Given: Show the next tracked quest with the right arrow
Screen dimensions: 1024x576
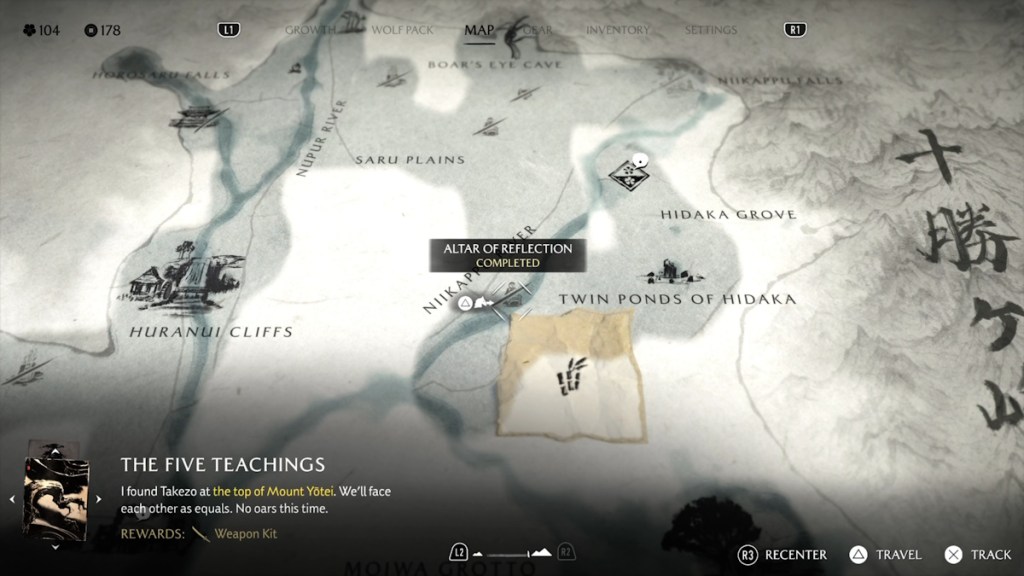Looking at the screenshot, I should (x=98, y=498).
